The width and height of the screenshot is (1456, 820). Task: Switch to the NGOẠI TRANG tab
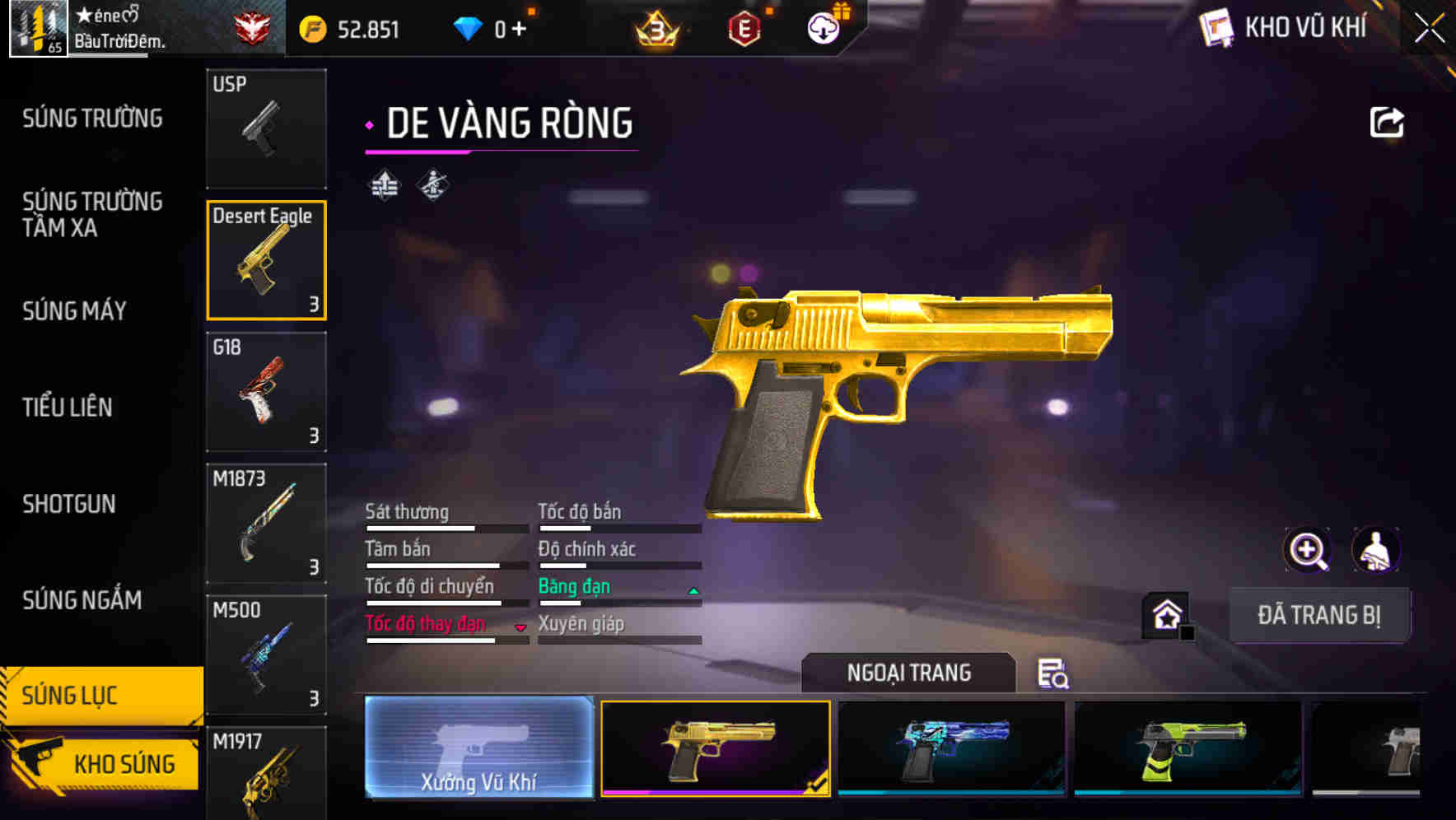click(x=909, y=673)
